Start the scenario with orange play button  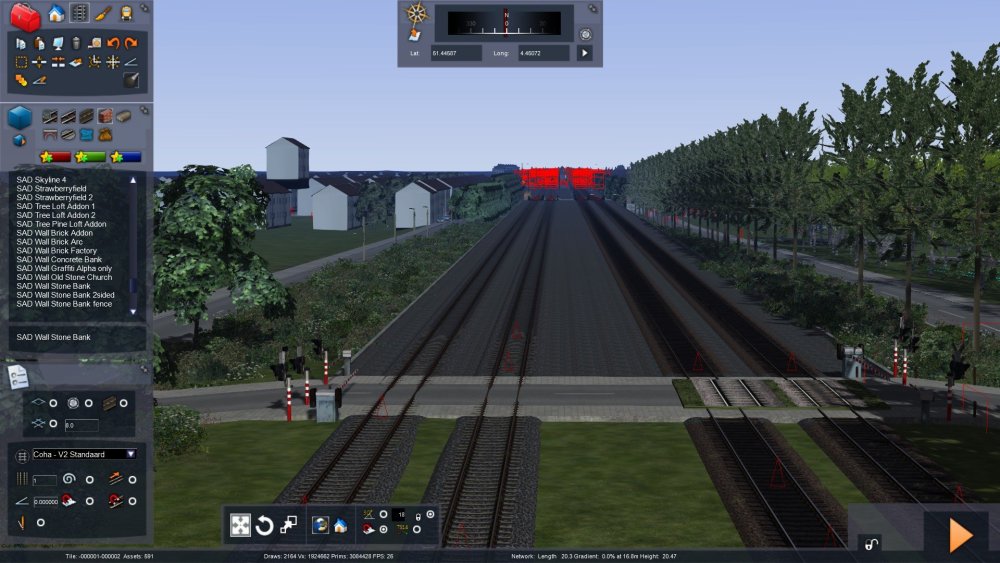pos(959,535)
